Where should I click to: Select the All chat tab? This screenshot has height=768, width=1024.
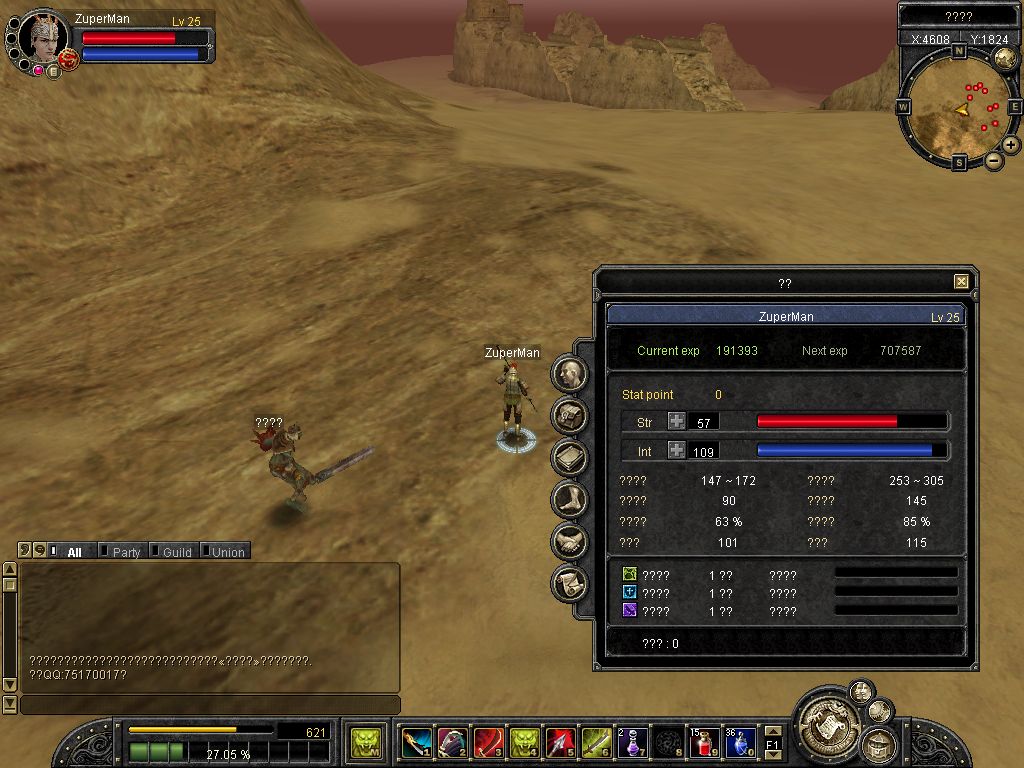(73, 552)
